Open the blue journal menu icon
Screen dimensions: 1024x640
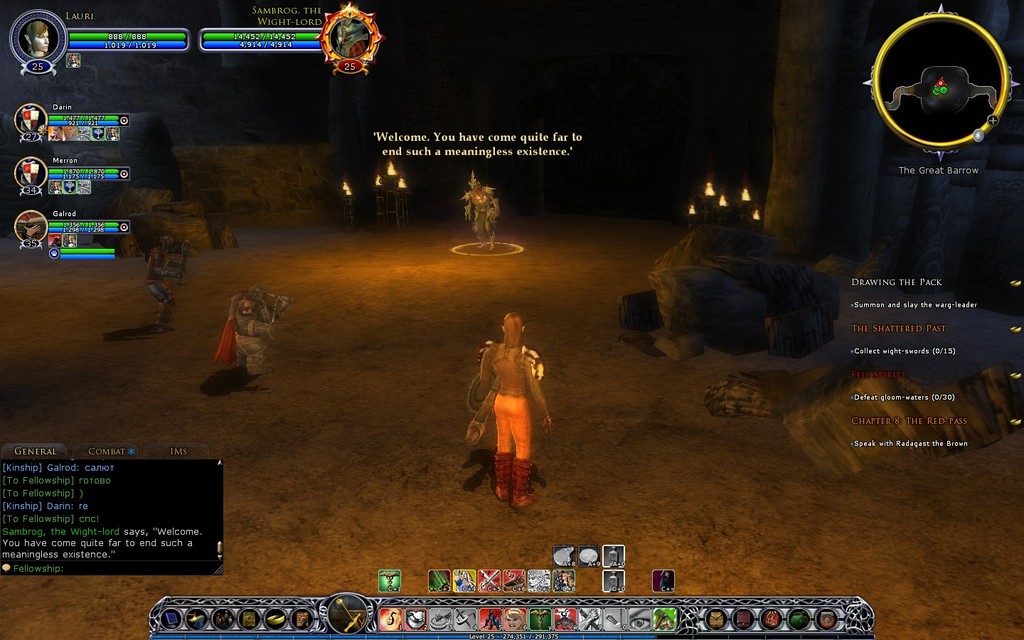(x=172, y=619)
